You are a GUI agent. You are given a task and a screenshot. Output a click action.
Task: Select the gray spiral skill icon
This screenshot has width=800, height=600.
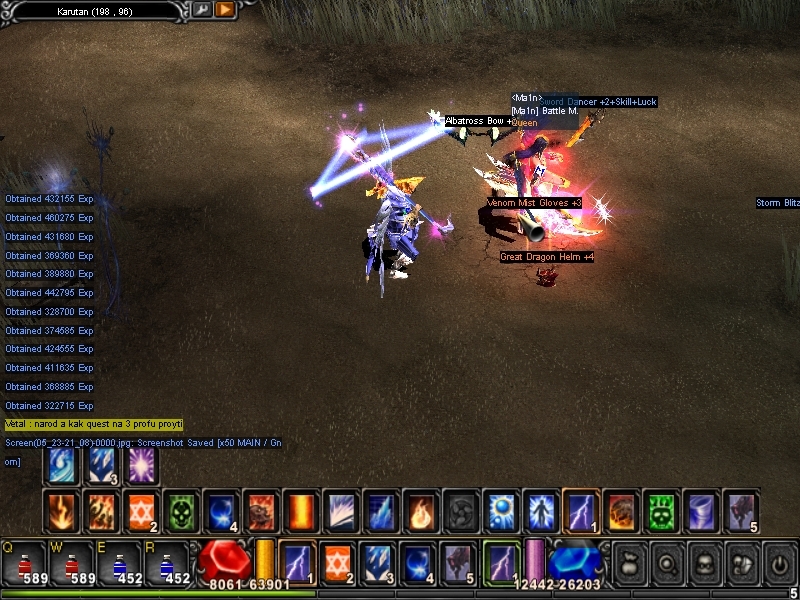tap(460, 510)
